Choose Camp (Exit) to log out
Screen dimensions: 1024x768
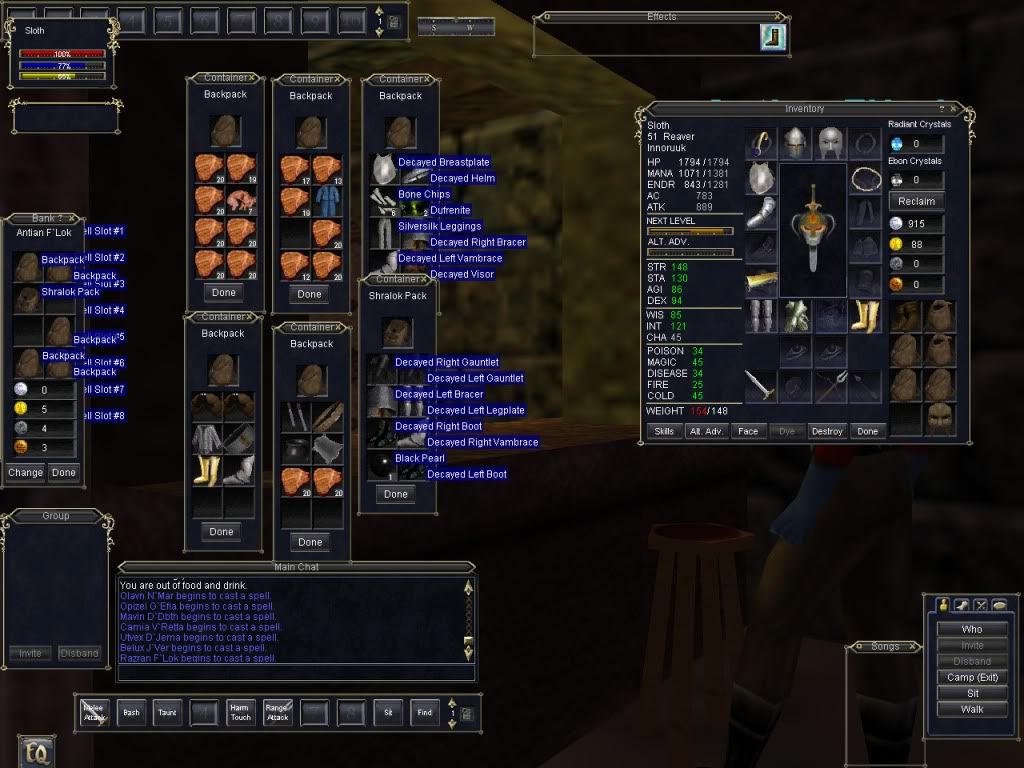(x=971, y=677)
